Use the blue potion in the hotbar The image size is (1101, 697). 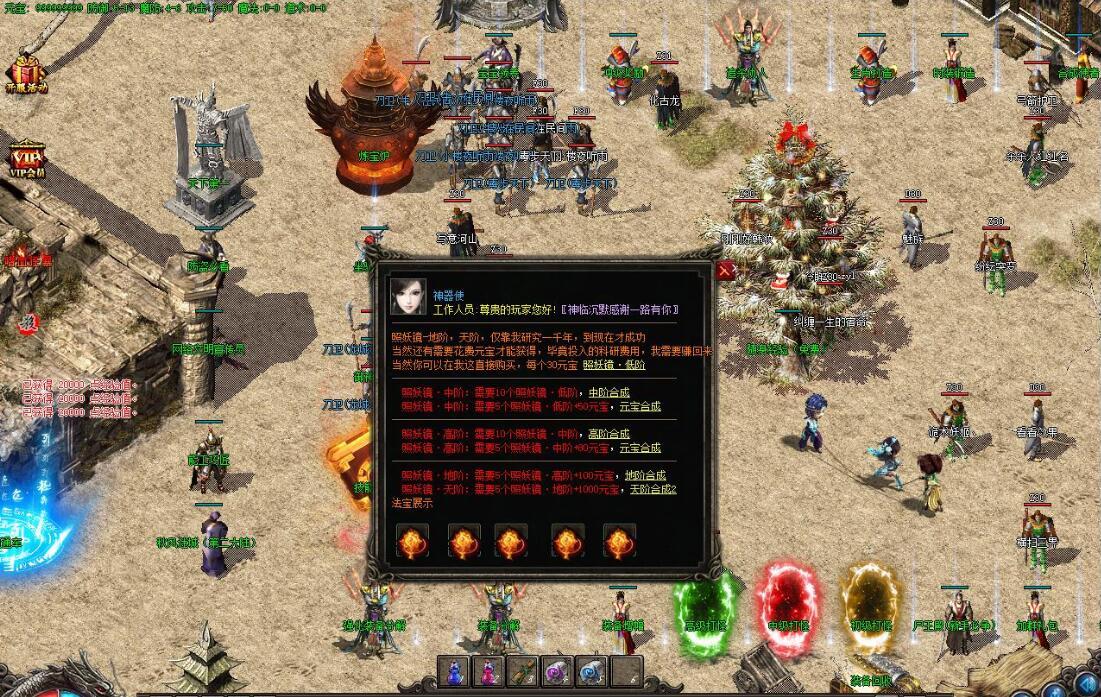click(455, 671)
